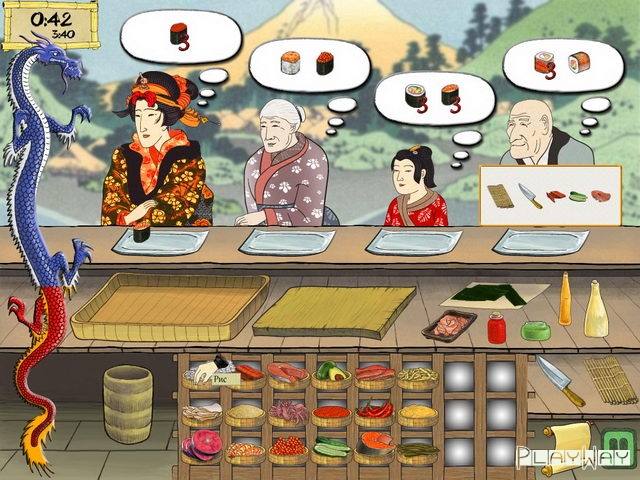Choose the tall orange sauce bottle
This screenshot has width=640, height=480.
point(566,299)
